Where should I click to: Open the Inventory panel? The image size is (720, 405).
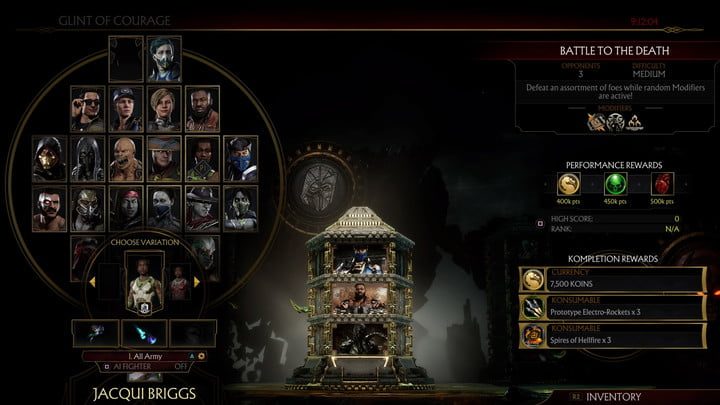(612, 397)
